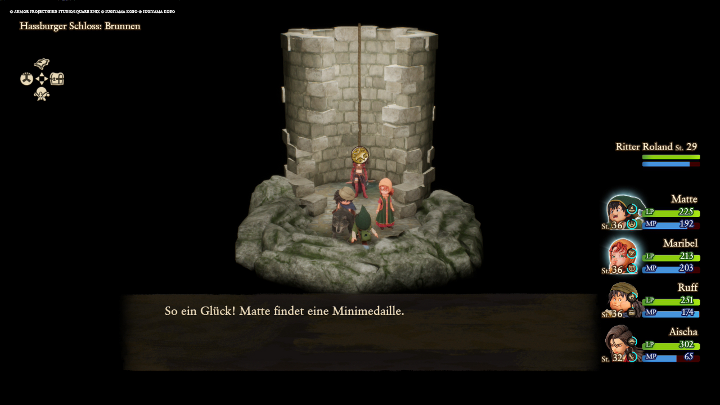
Task: Select Matte's party portrait
Action: click(620, 212)
